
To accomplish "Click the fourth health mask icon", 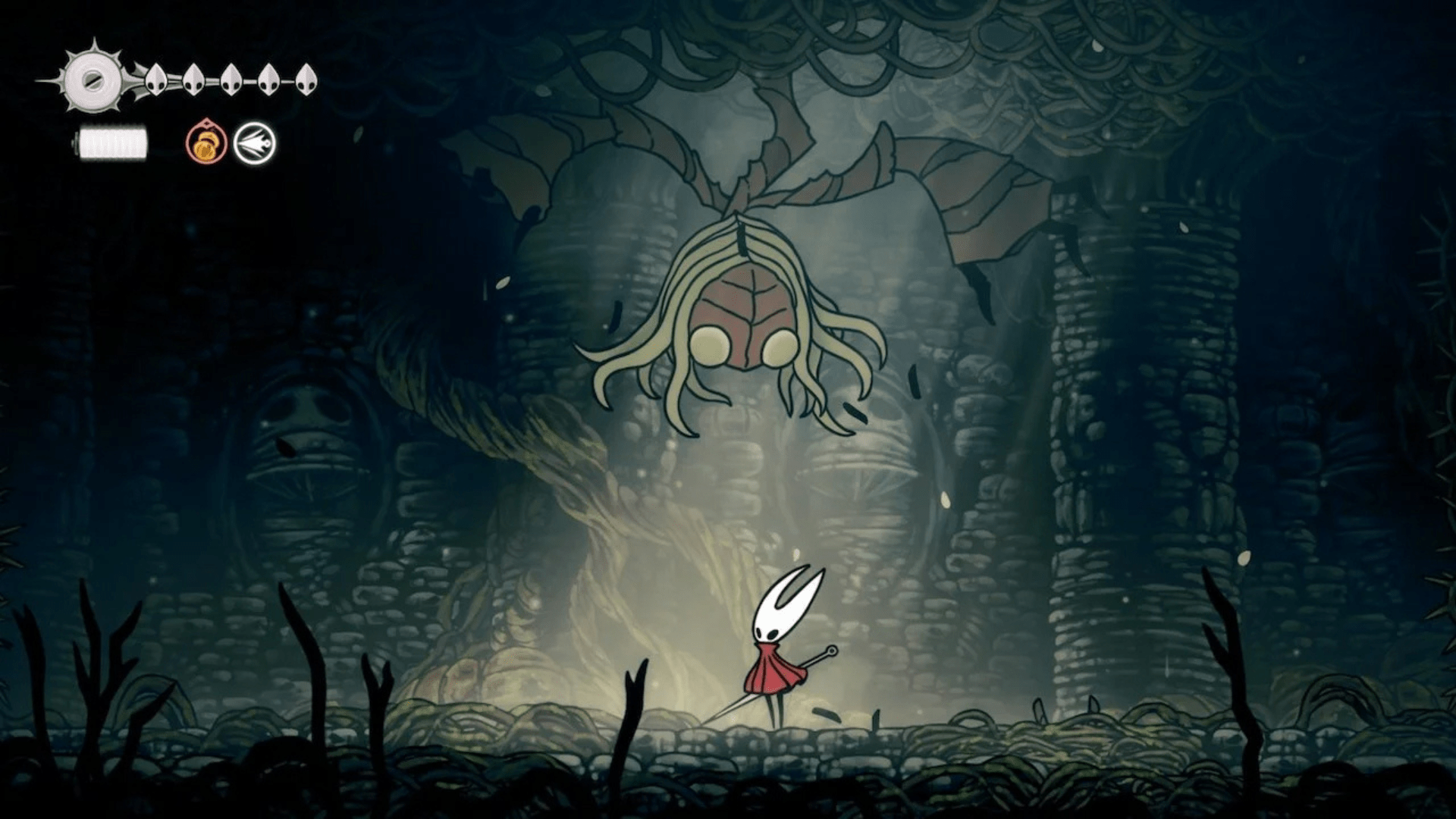I will (x=267, y=81).
